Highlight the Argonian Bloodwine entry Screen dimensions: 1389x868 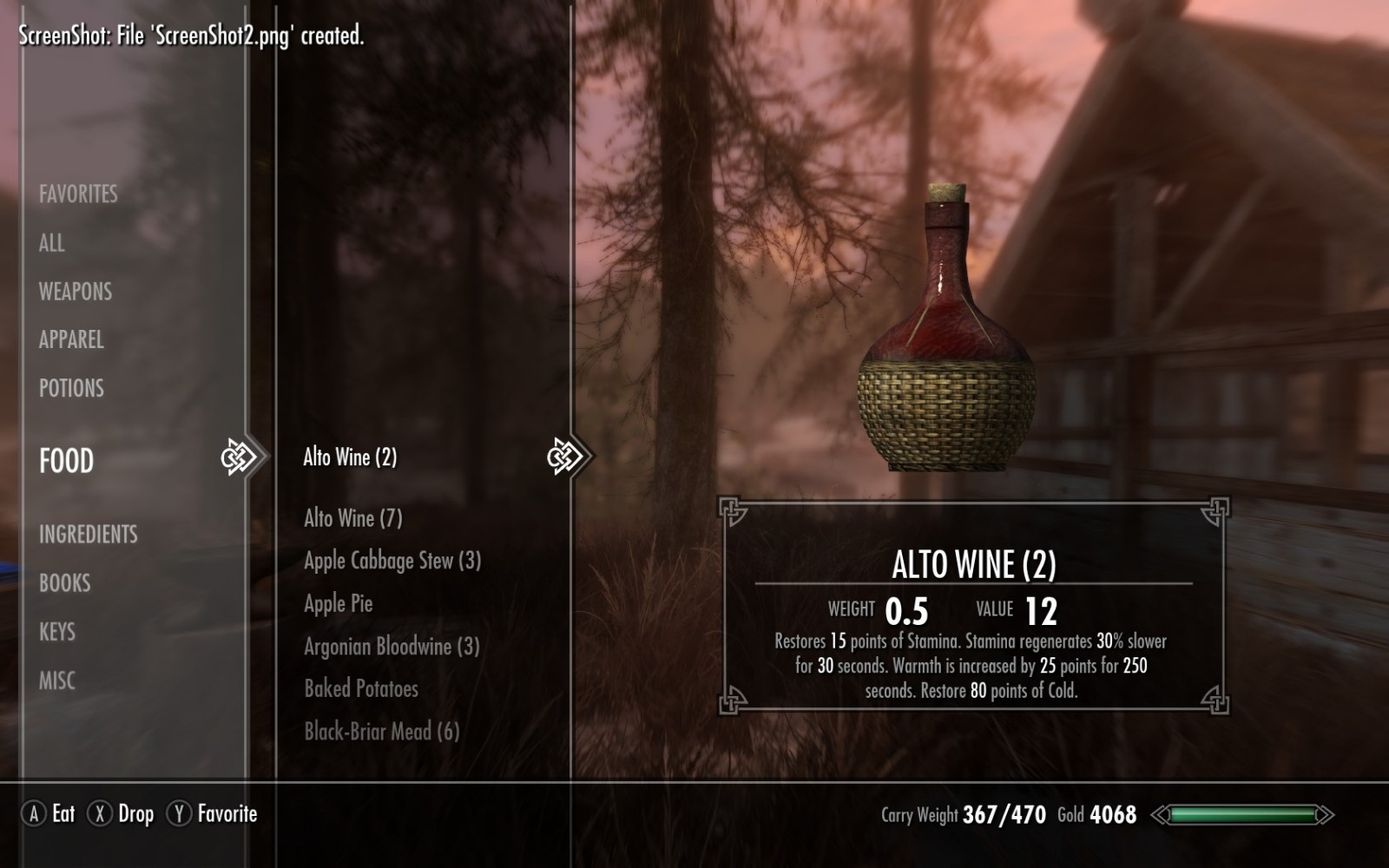391,646
